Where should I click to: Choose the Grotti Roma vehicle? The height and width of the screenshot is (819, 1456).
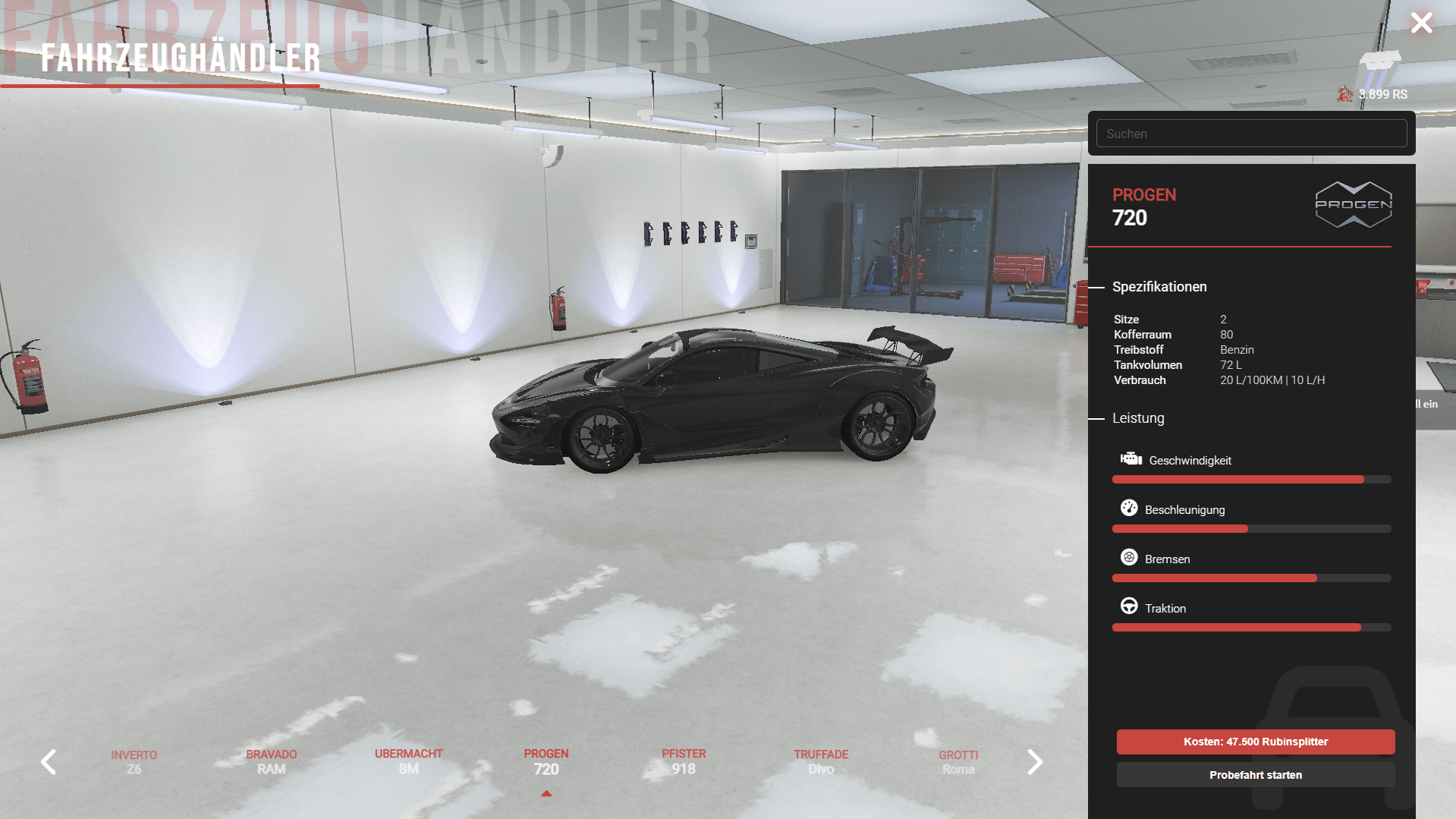pos(958,762)
